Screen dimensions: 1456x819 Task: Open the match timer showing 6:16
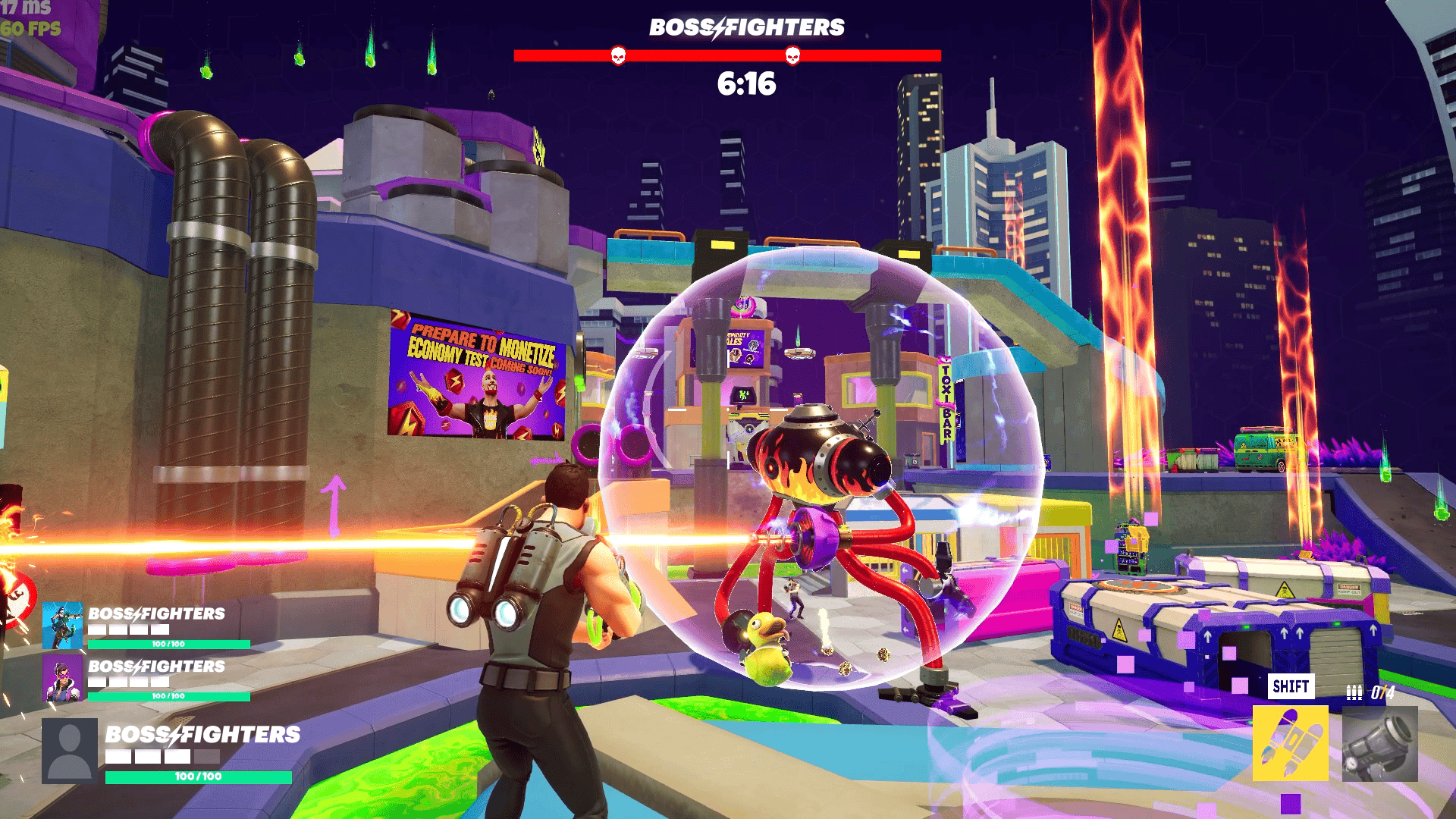745,85
